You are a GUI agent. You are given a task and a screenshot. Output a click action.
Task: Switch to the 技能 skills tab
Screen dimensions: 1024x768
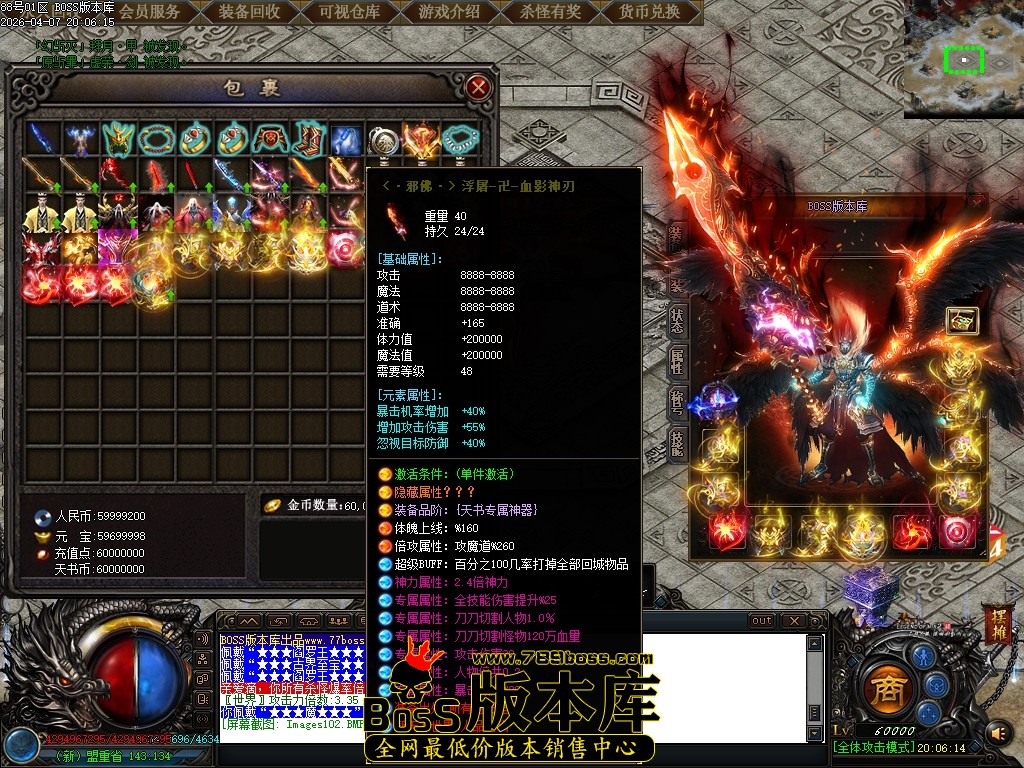(x=677, y=443)
